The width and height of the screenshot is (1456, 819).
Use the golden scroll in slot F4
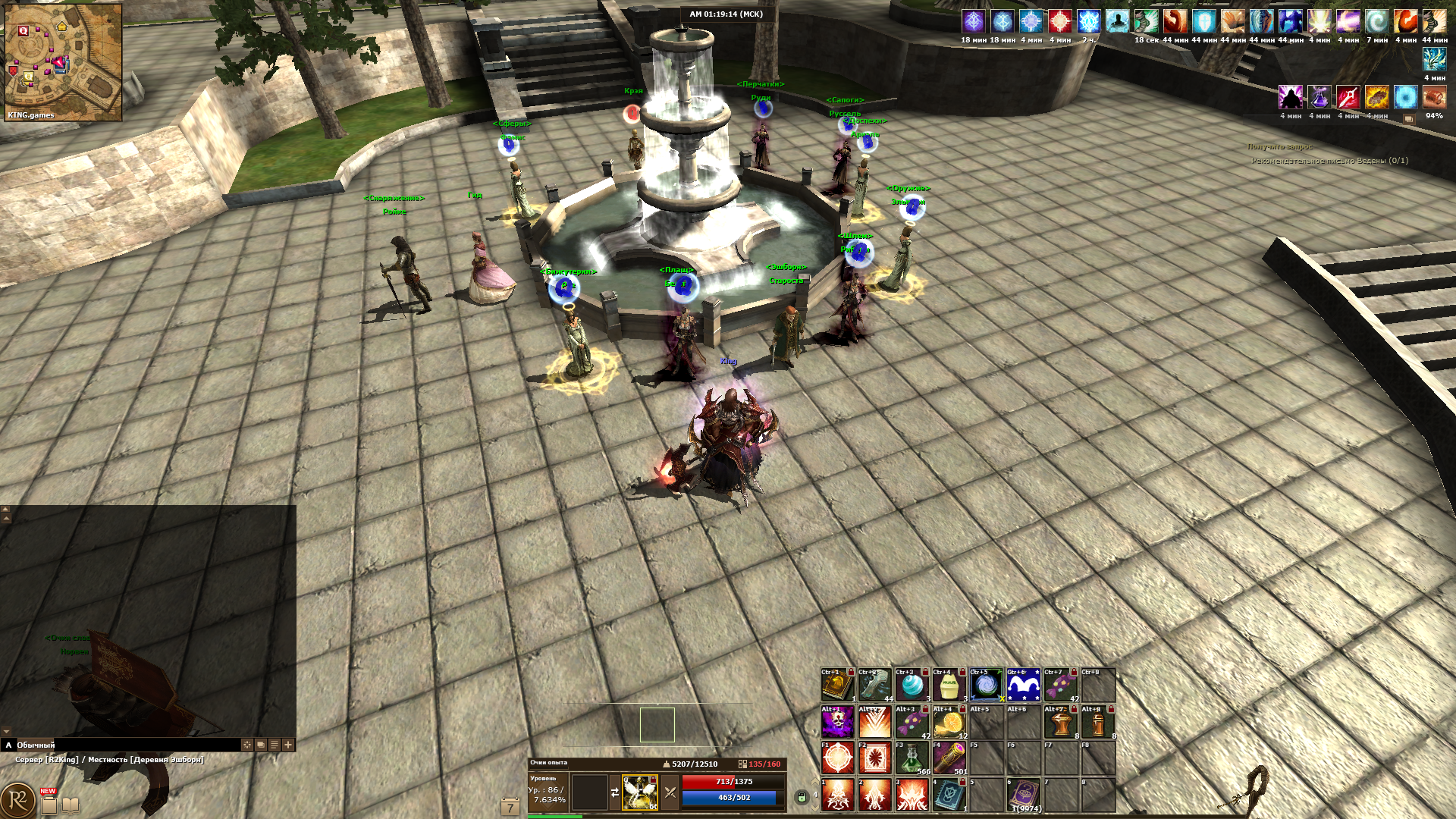[949, 758]
